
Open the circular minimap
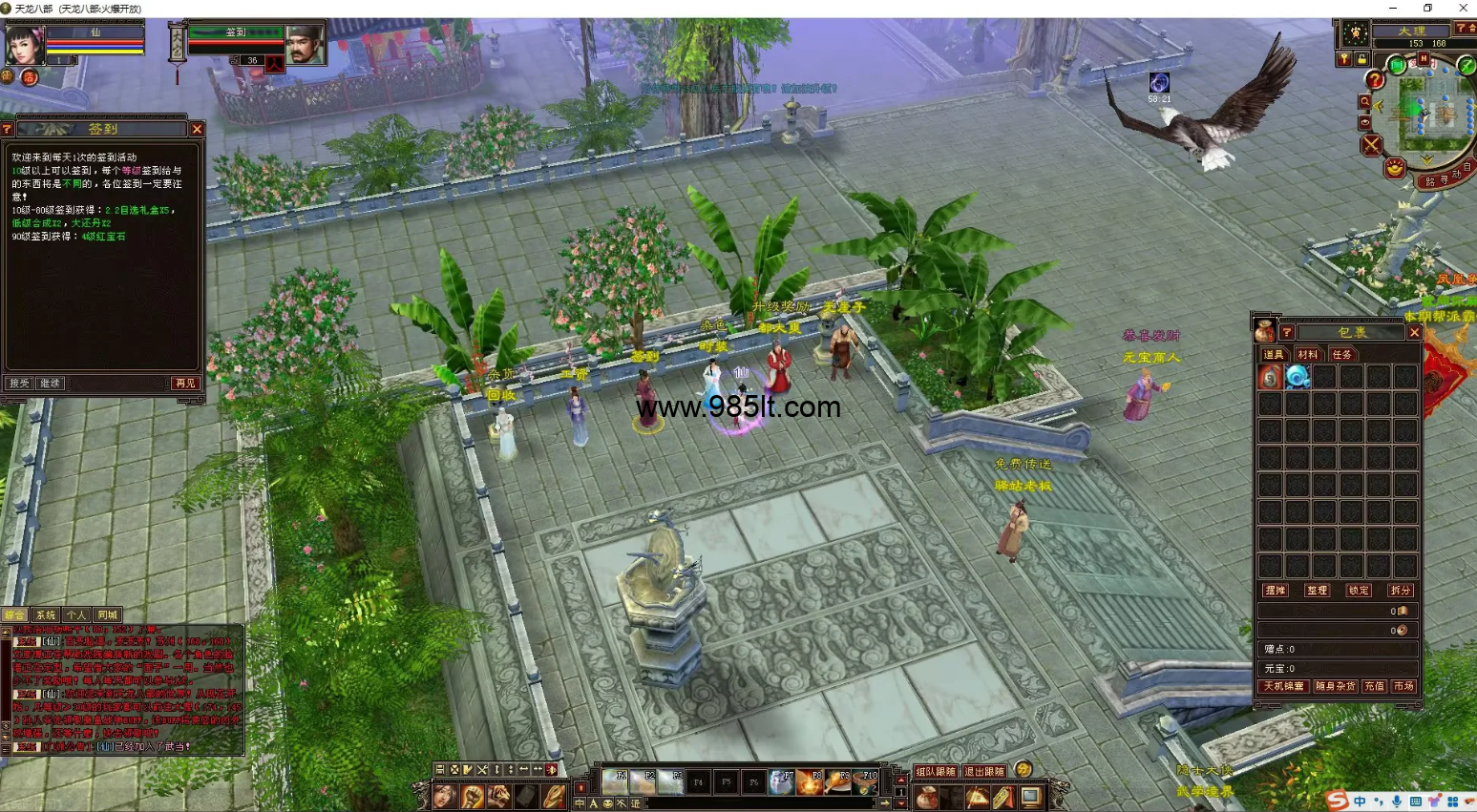pyautogui.click(x=1429, y=113)
